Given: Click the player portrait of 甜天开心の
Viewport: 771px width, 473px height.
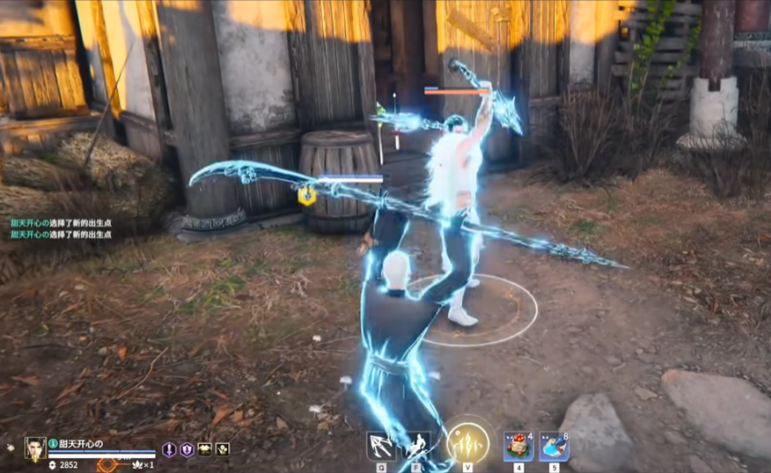Looking at the screenshot, I should pyautogui.click(x=35, y=448).
